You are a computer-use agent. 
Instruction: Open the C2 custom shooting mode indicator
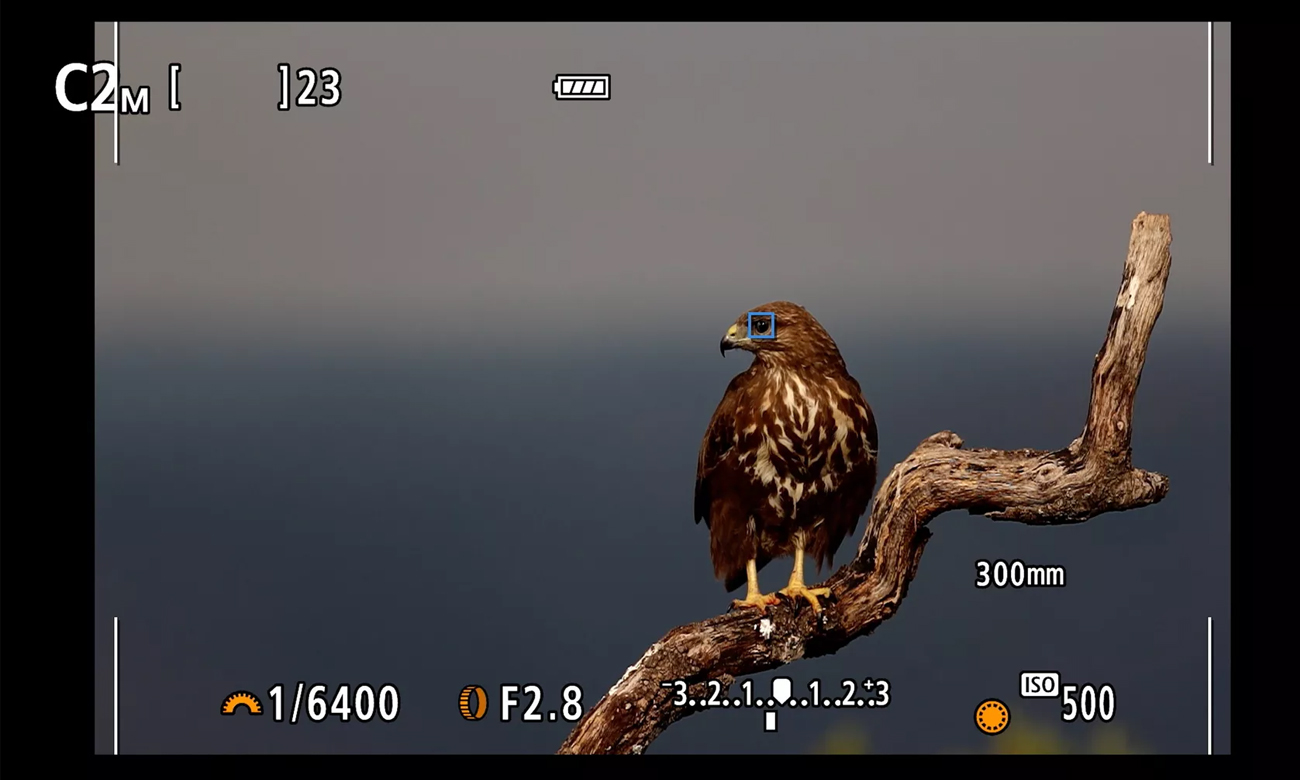100,89
